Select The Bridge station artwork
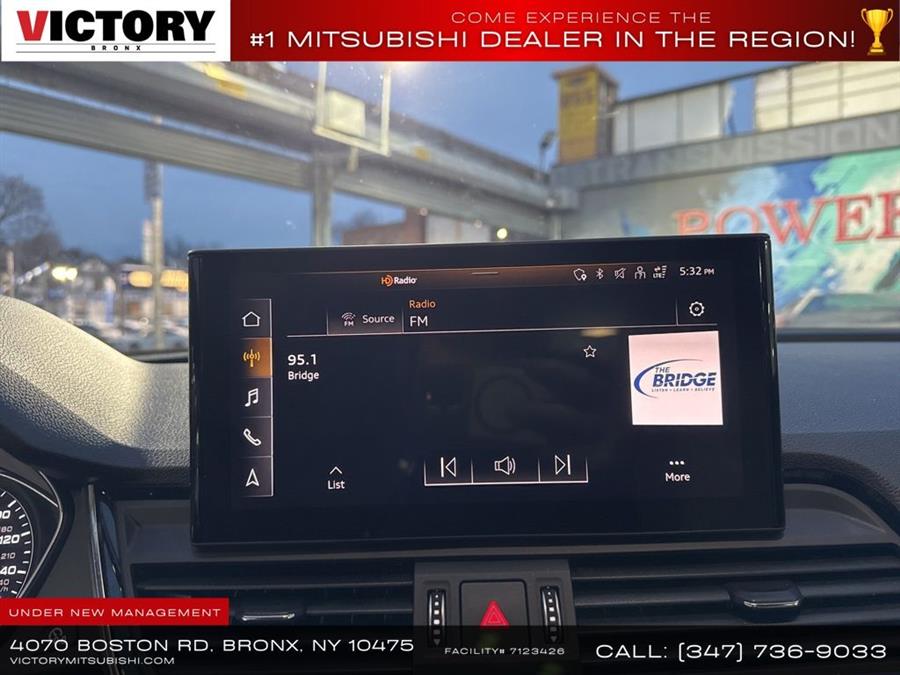The image size is (900, 675). 675,378
